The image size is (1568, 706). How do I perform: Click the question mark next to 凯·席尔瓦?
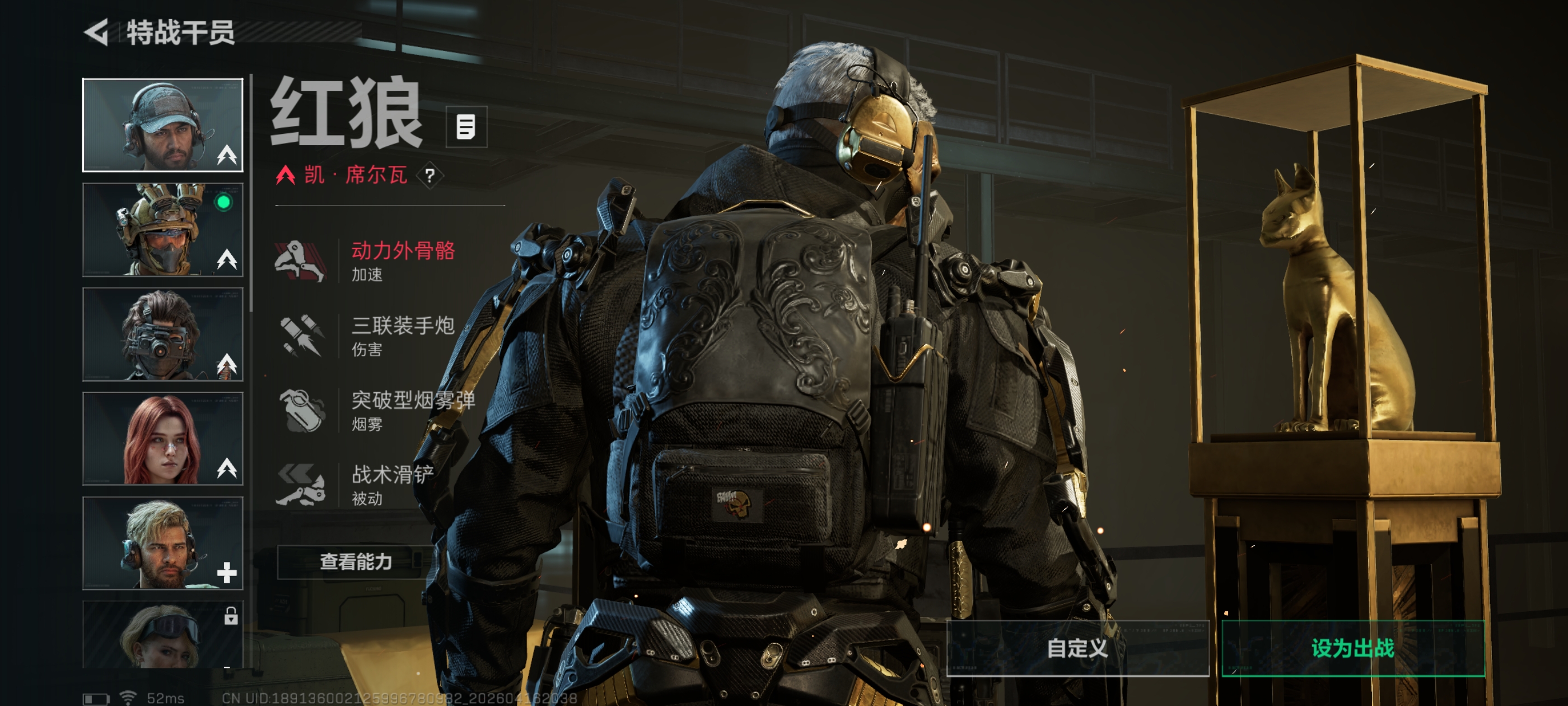coord(430,176)
